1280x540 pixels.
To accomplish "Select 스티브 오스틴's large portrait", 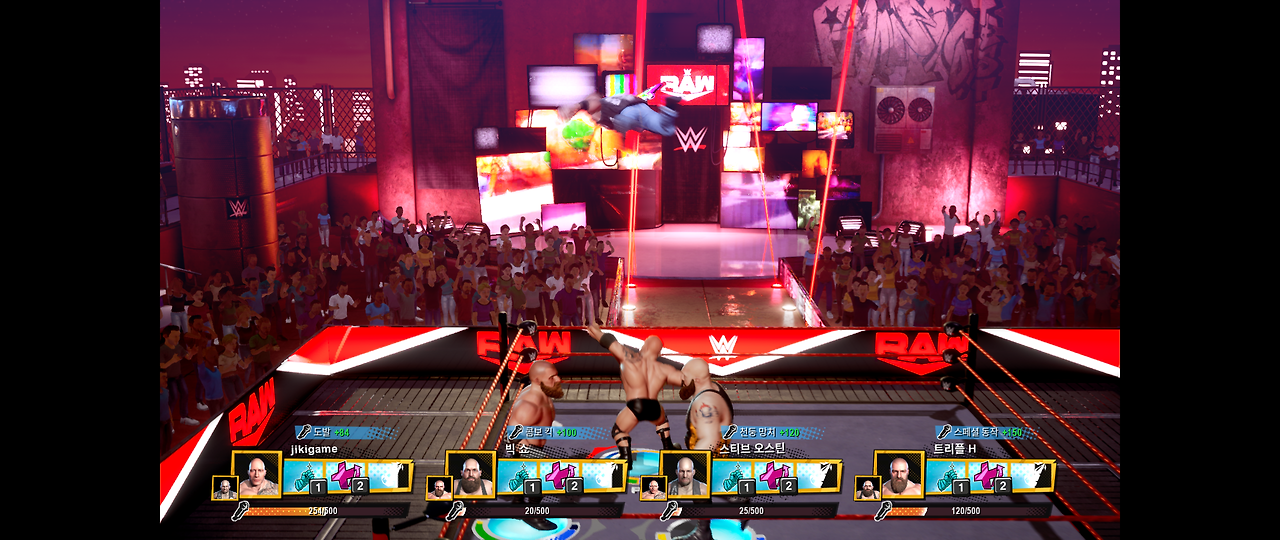I will 685,475.
